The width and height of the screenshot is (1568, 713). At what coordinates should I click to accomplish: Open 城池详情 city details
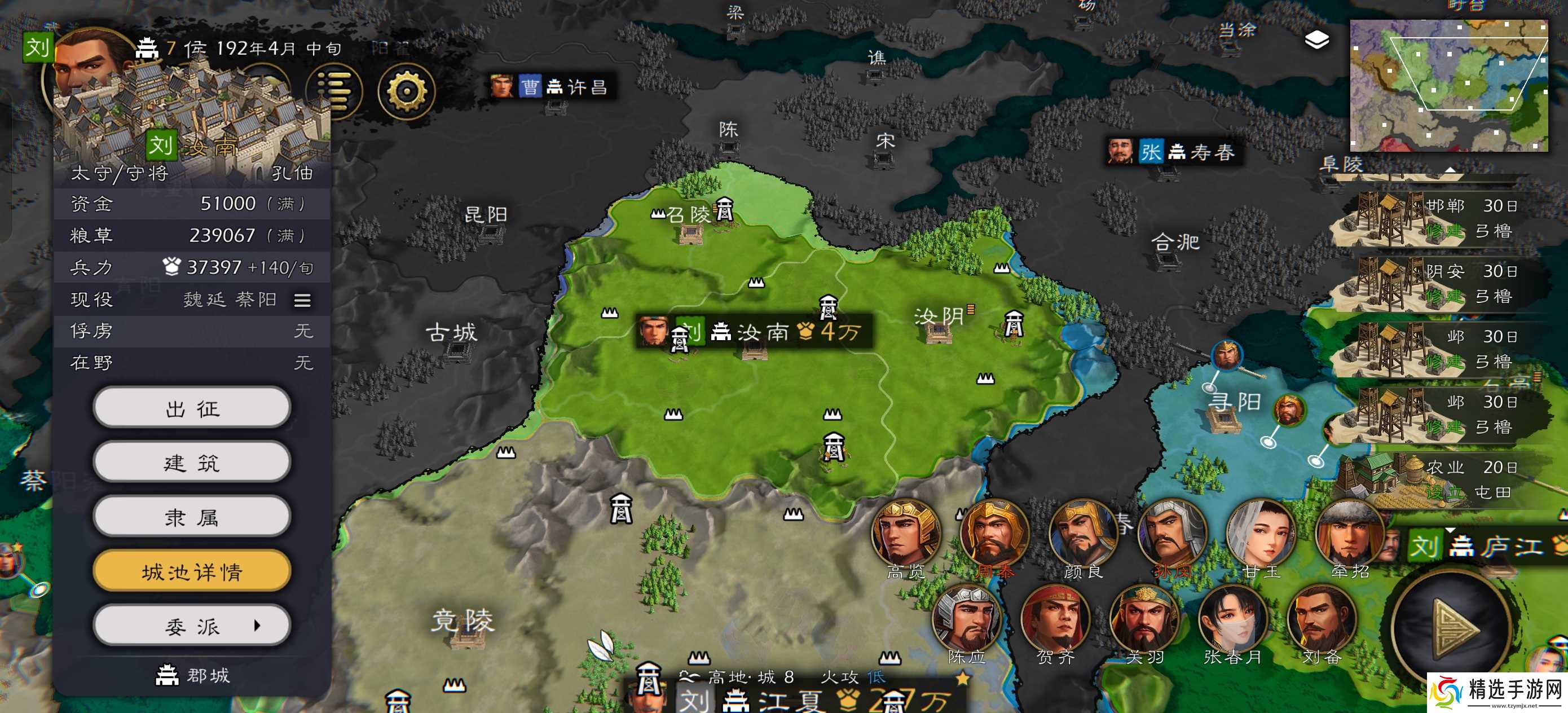192,571
